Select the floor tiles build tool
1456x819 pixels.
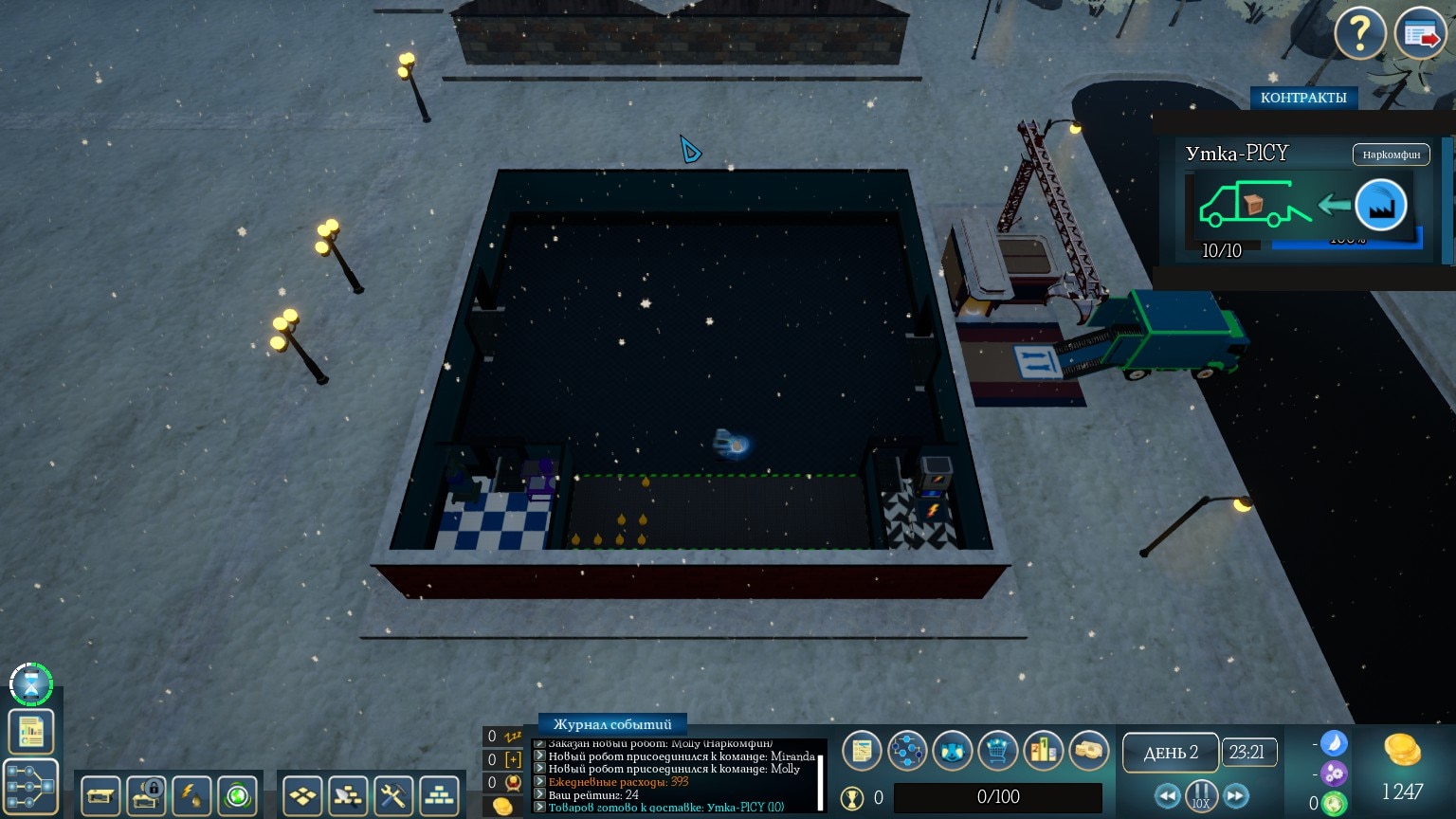pos(302,796)
